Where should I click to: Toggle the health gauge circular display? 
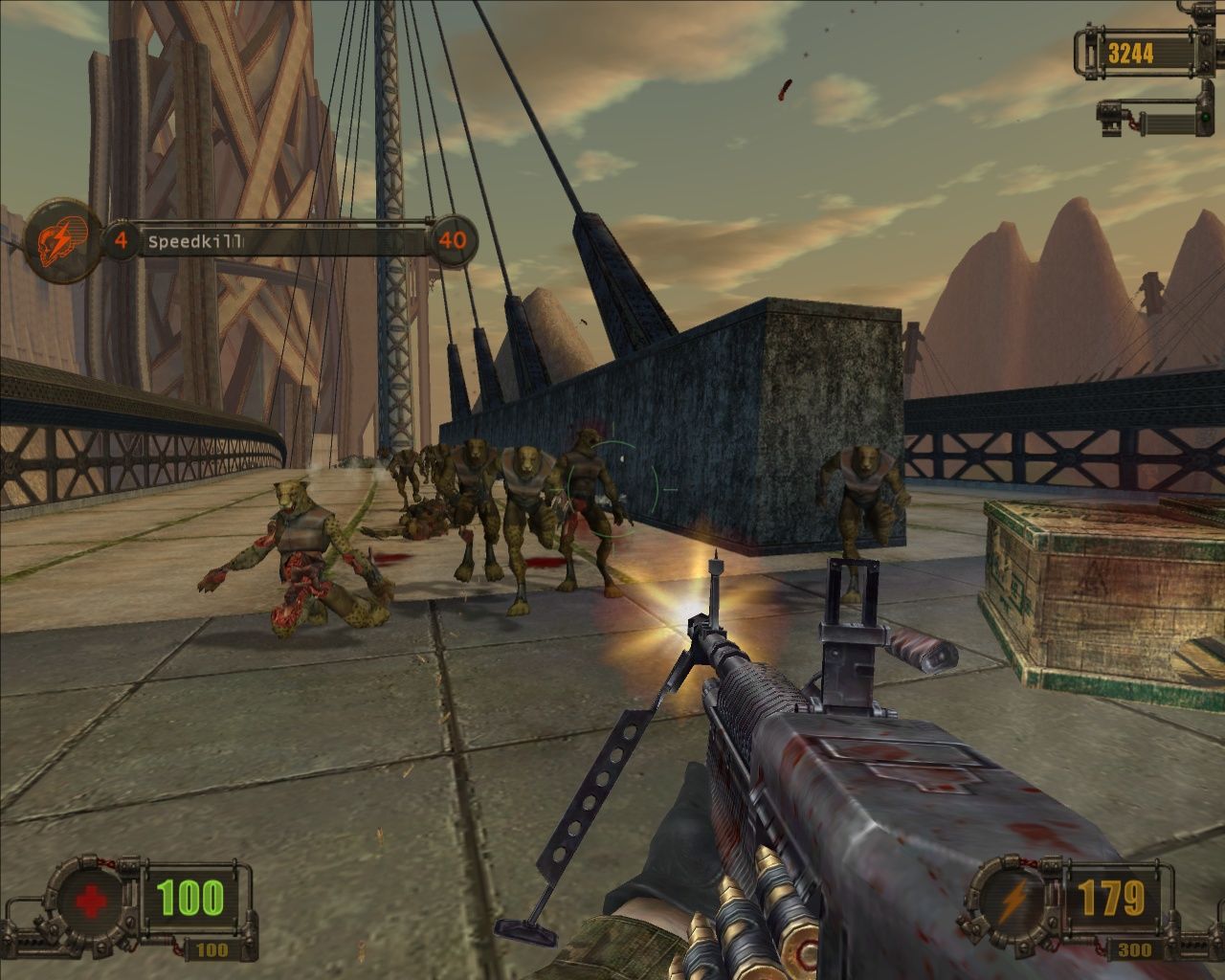tap(91, 900)
